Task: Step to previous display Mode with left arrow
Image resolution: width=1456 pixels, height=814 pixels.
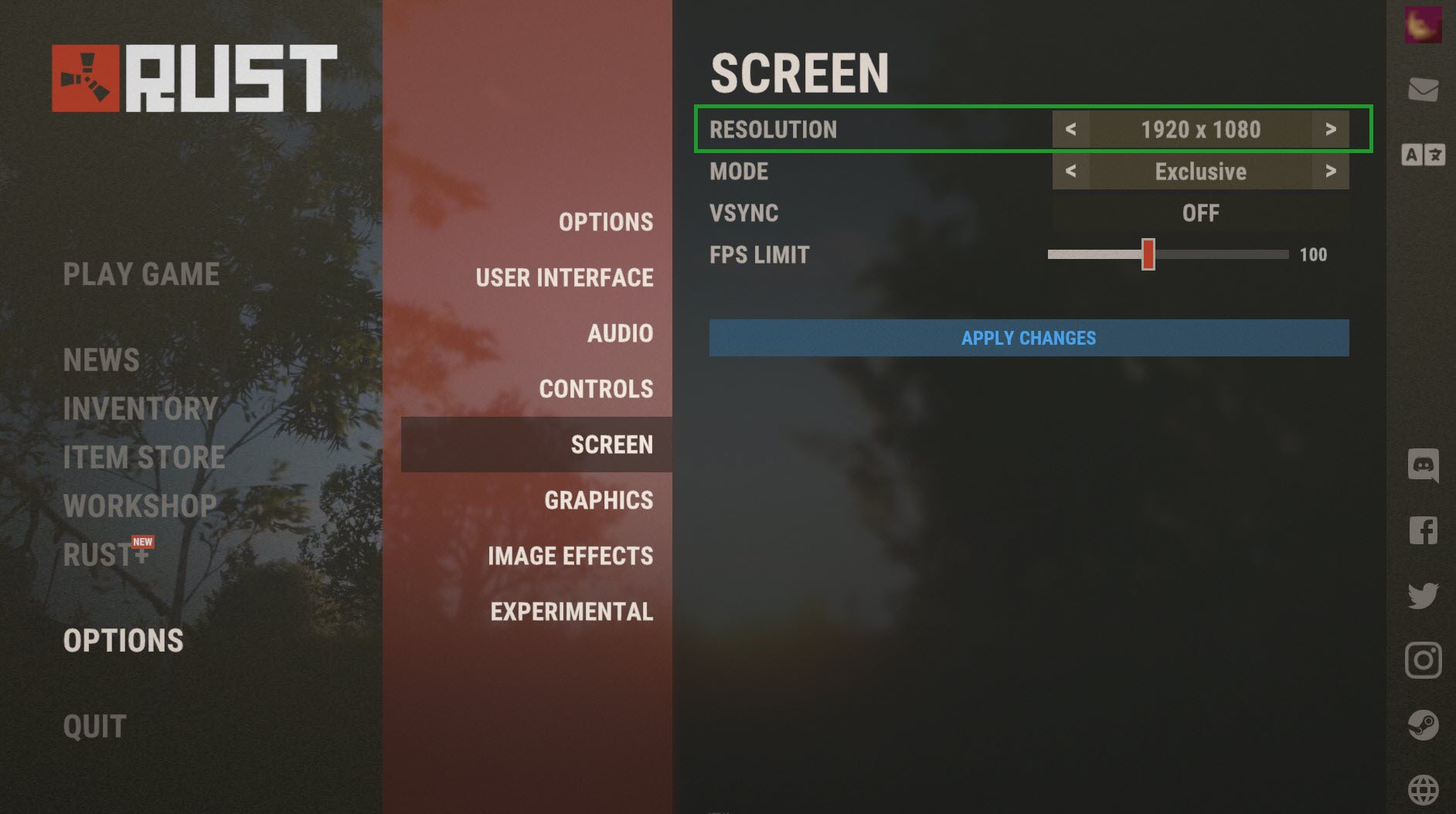Action: [1070, 171]
